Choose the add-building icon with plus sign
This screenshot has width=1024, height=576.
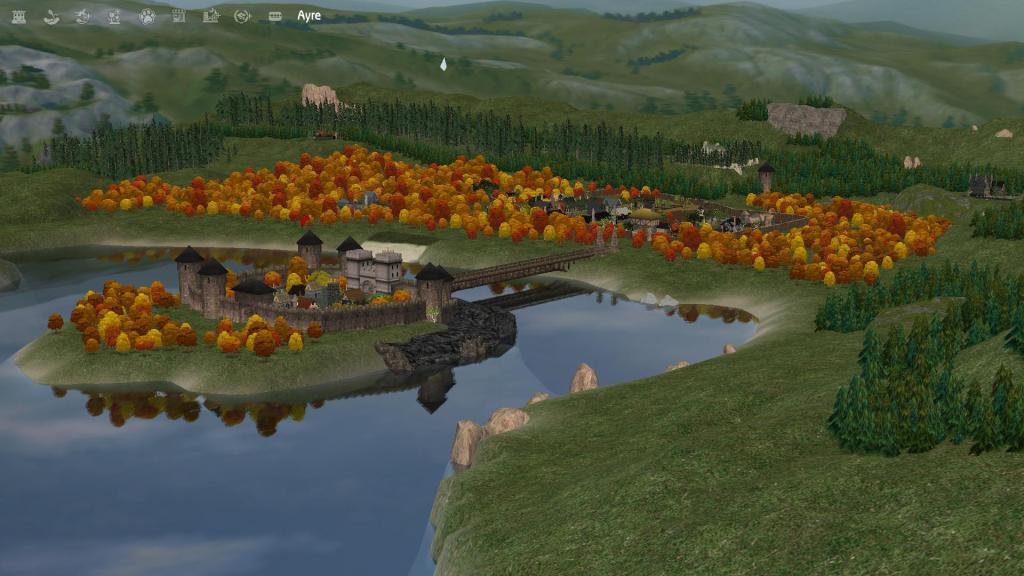coord(210,16)
